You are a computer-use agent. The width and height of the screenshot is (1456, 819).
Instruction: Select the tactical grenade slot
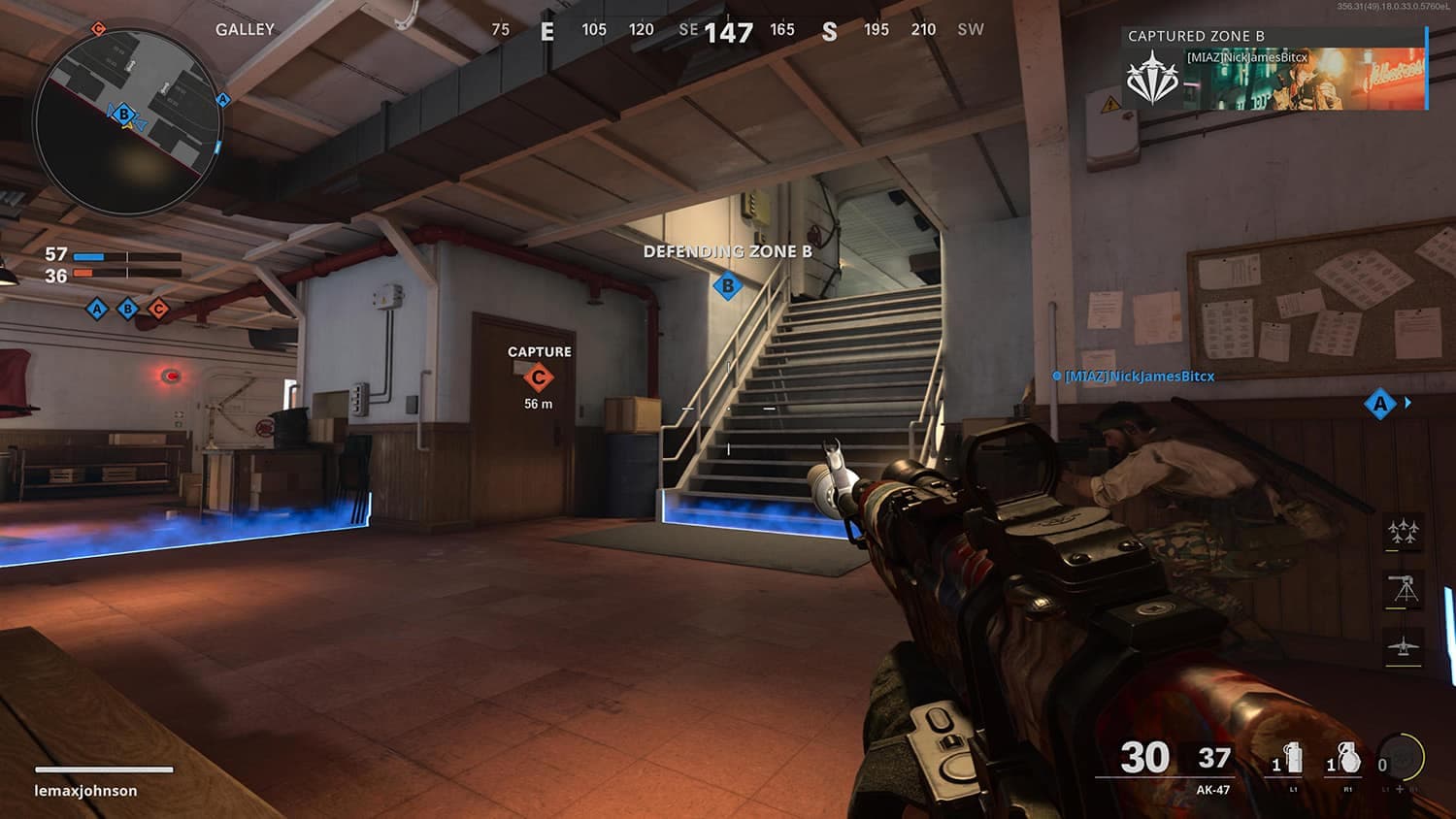(x=1290, y=760)
